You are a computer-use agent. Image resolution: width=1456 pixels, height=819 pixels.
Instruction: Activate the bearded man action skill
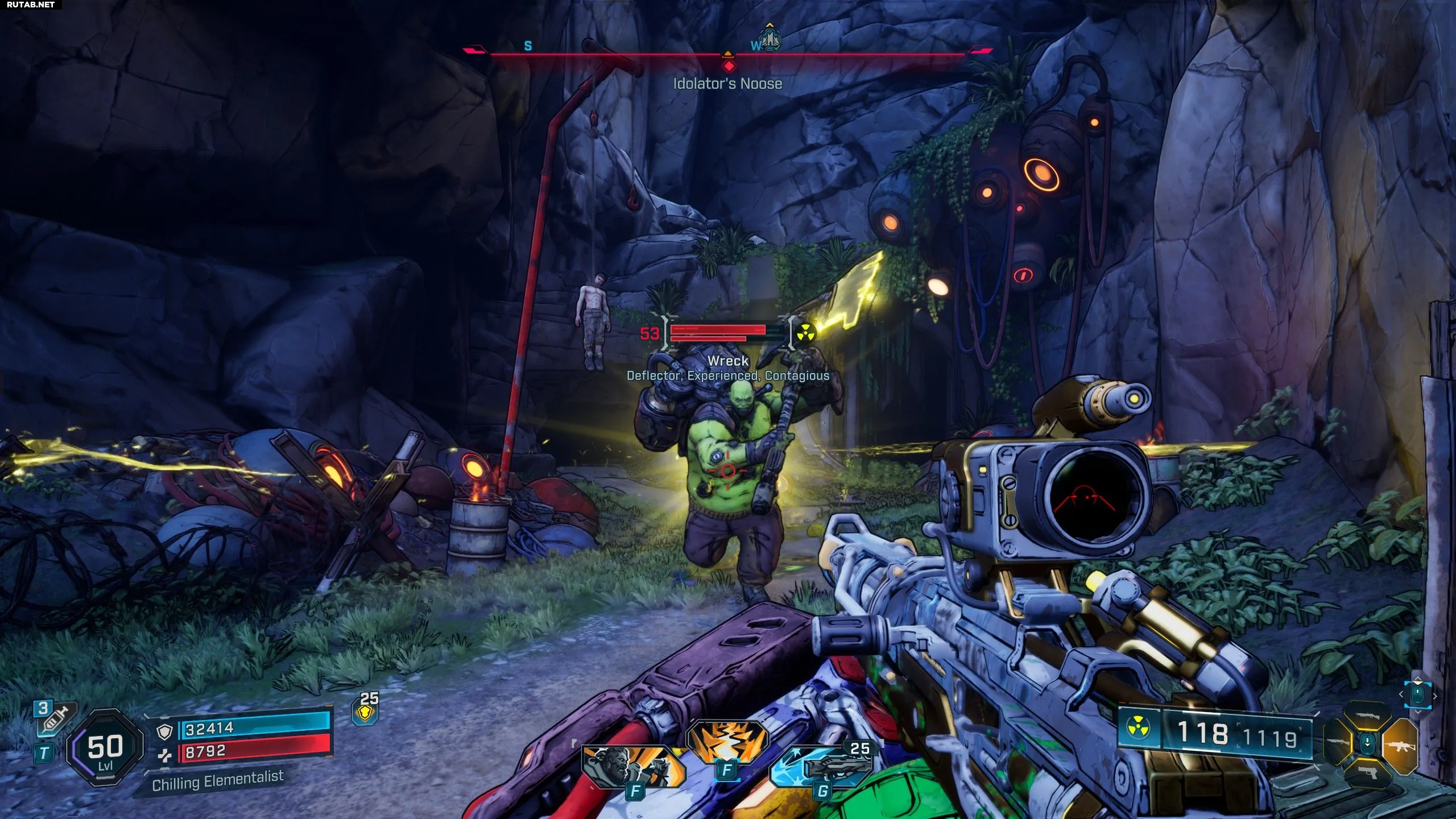tap(632, 766)
